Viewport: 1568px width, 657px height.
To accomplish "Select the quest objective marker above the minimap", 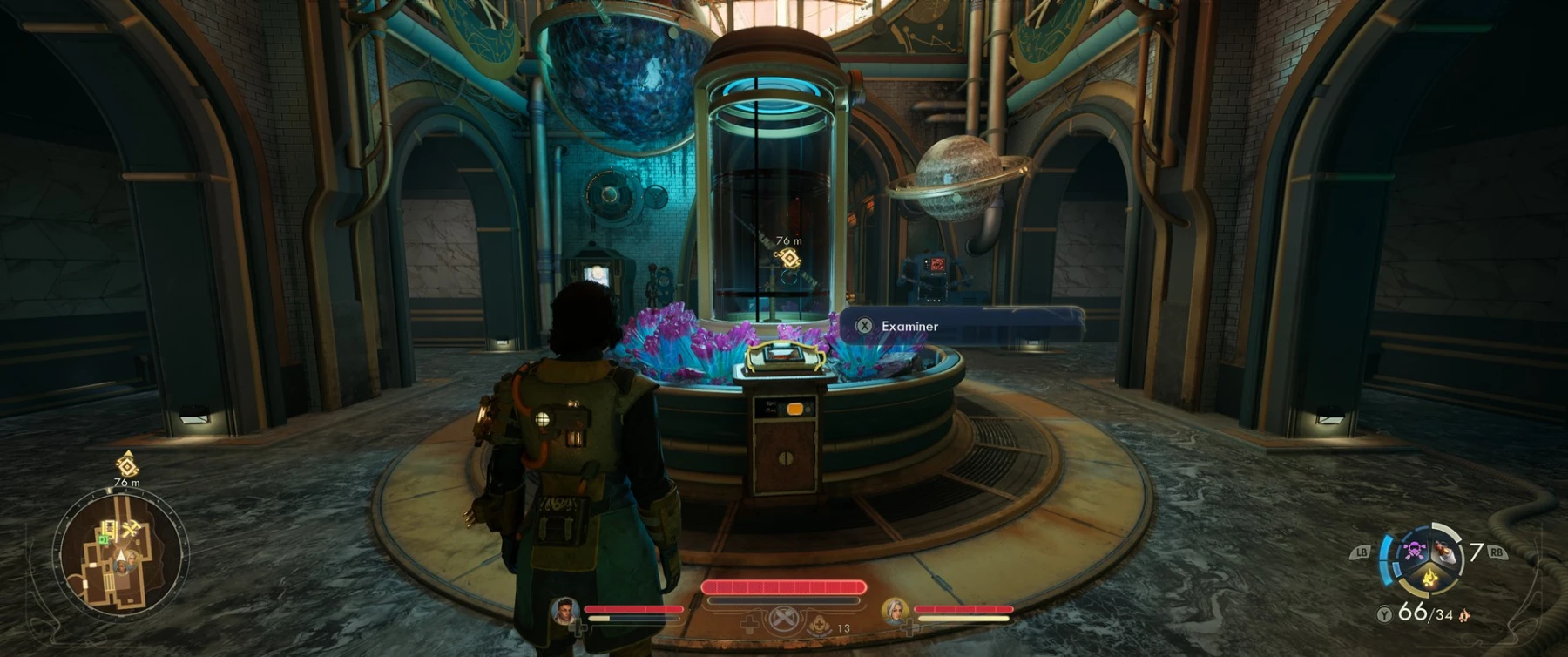I will point(127,464).
